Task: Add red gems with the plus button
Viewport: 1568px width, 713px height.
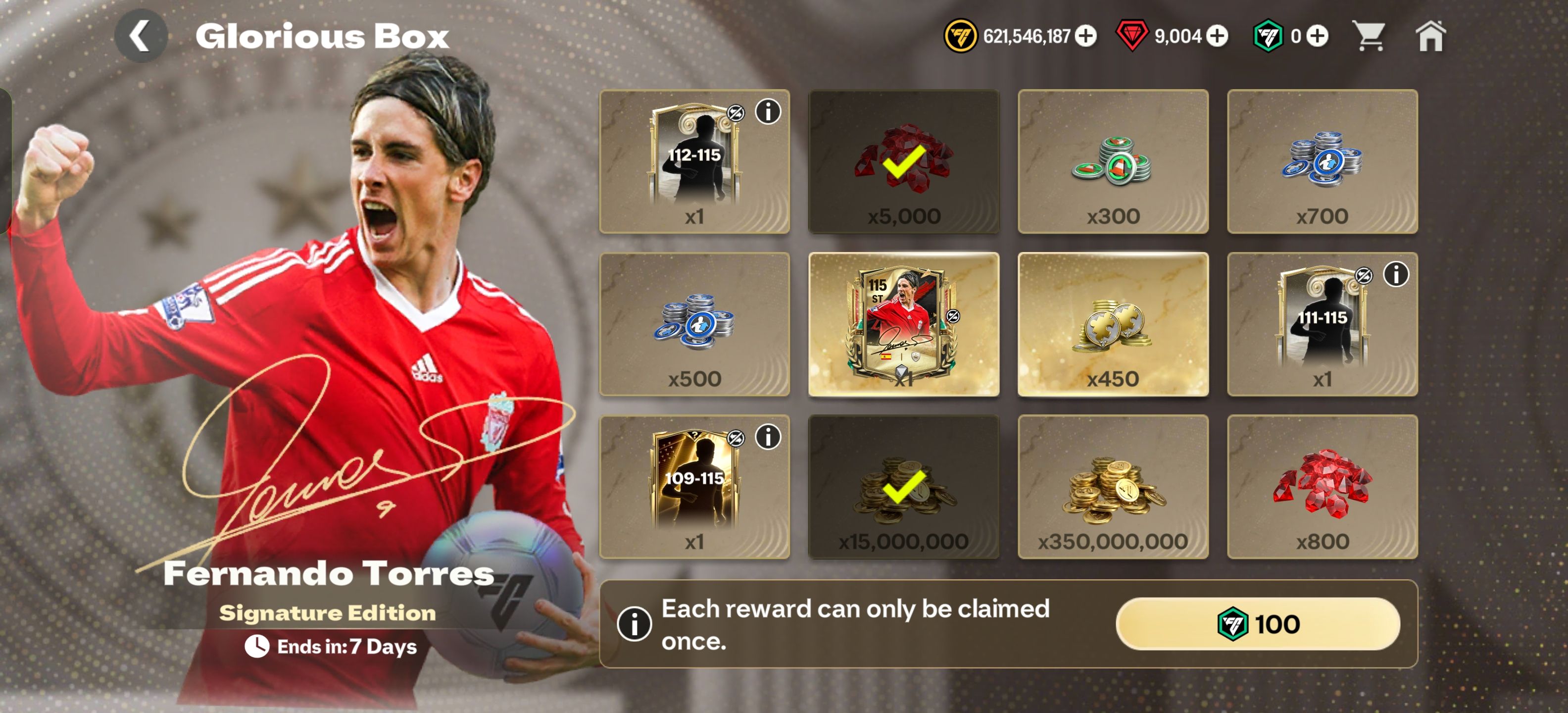Action: [1219, 37]
